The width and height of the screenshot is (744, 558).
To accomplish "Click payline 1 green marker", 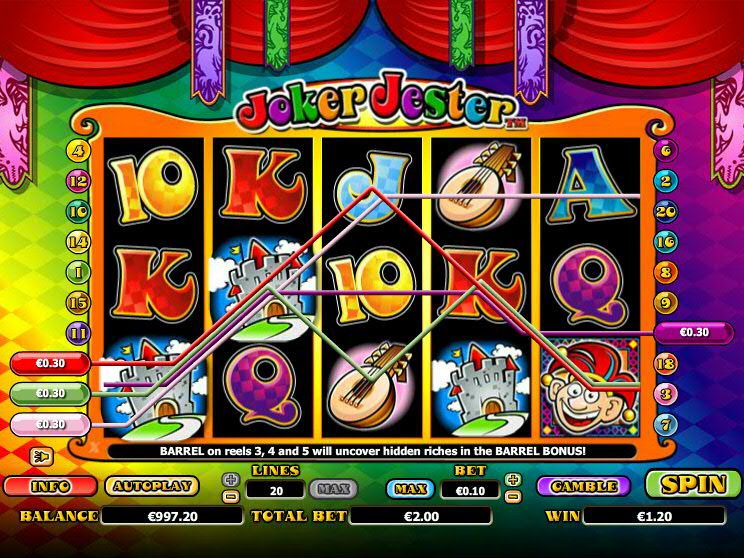I will coord(78,271).
